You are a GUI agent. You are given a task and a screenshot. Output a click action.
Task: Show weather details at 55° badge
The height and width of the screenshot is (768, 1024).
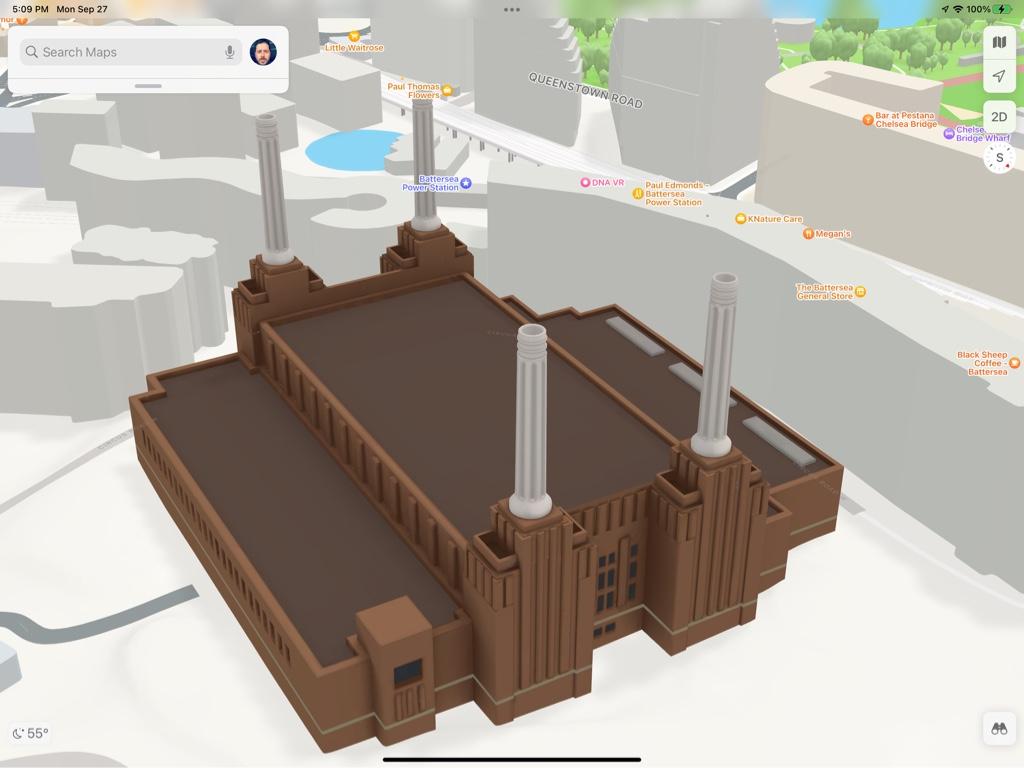click(30, 733)
